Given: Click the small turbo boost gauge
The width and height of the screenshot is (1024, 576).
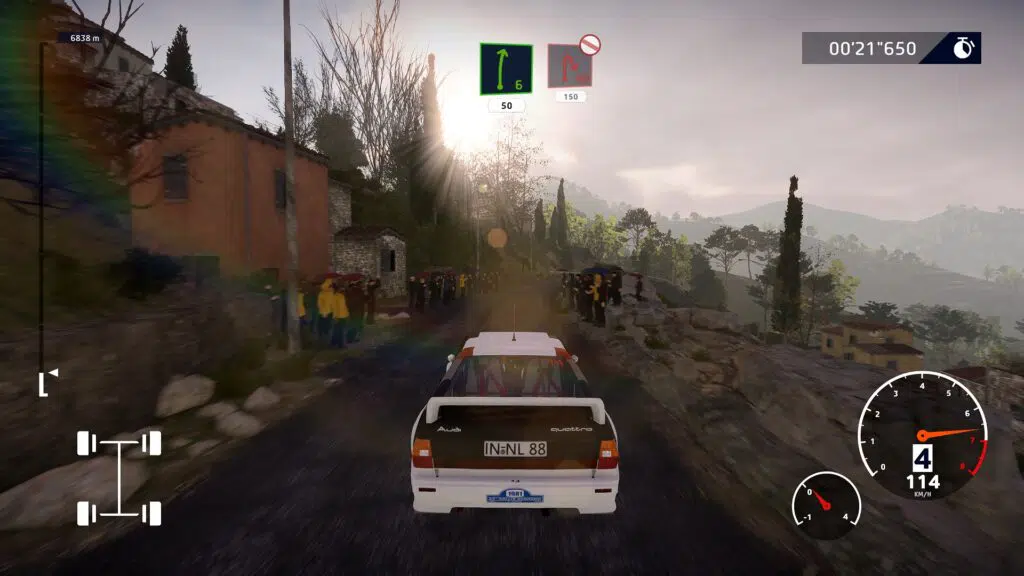Looking at the screenshot, I should click(x=826, y=505).
